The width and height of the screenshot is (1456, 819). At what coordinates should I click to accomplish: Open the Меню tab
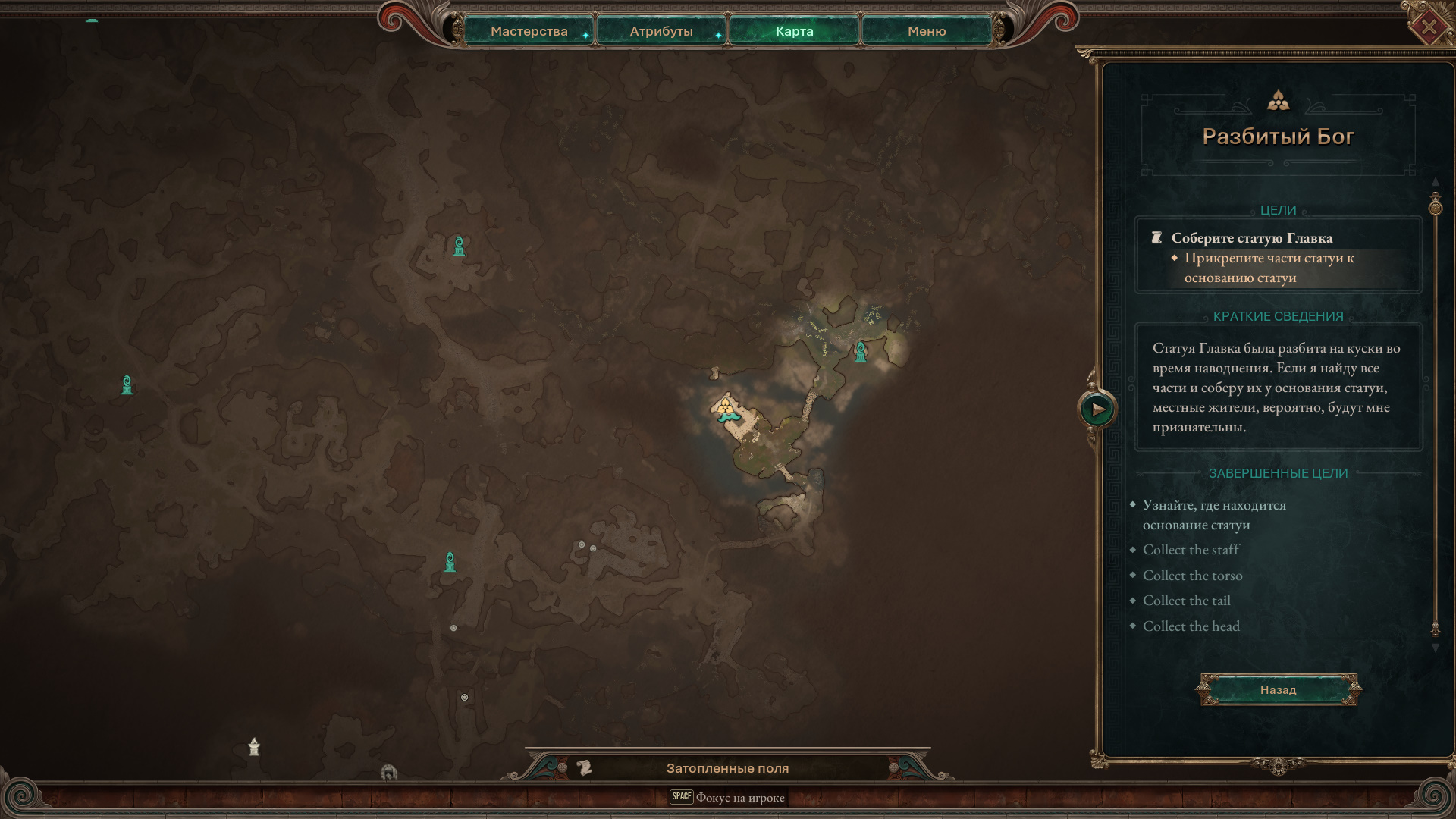(926, 31)
